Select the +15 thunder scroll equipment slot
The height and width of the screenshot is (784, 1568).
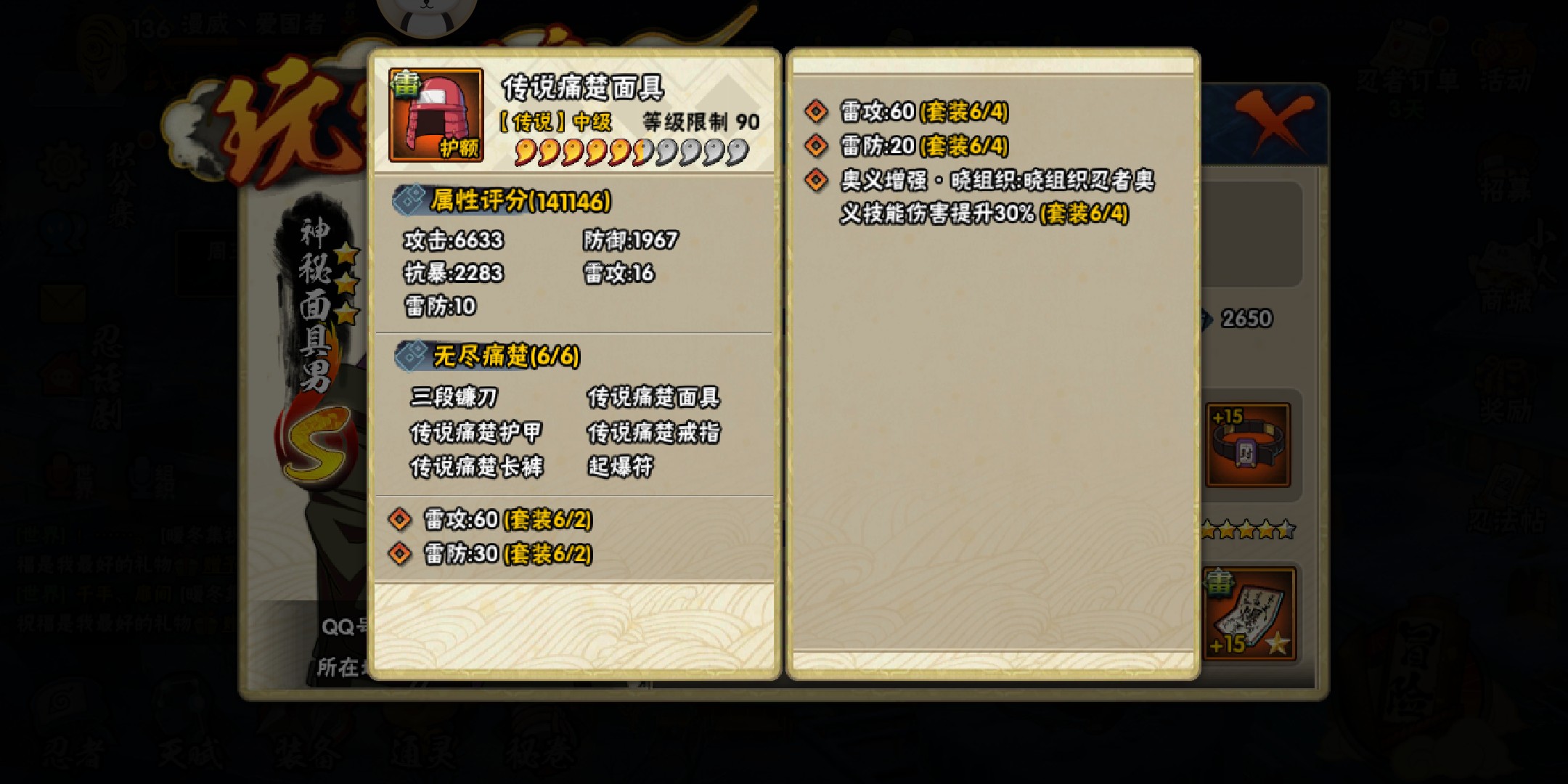1247,613
